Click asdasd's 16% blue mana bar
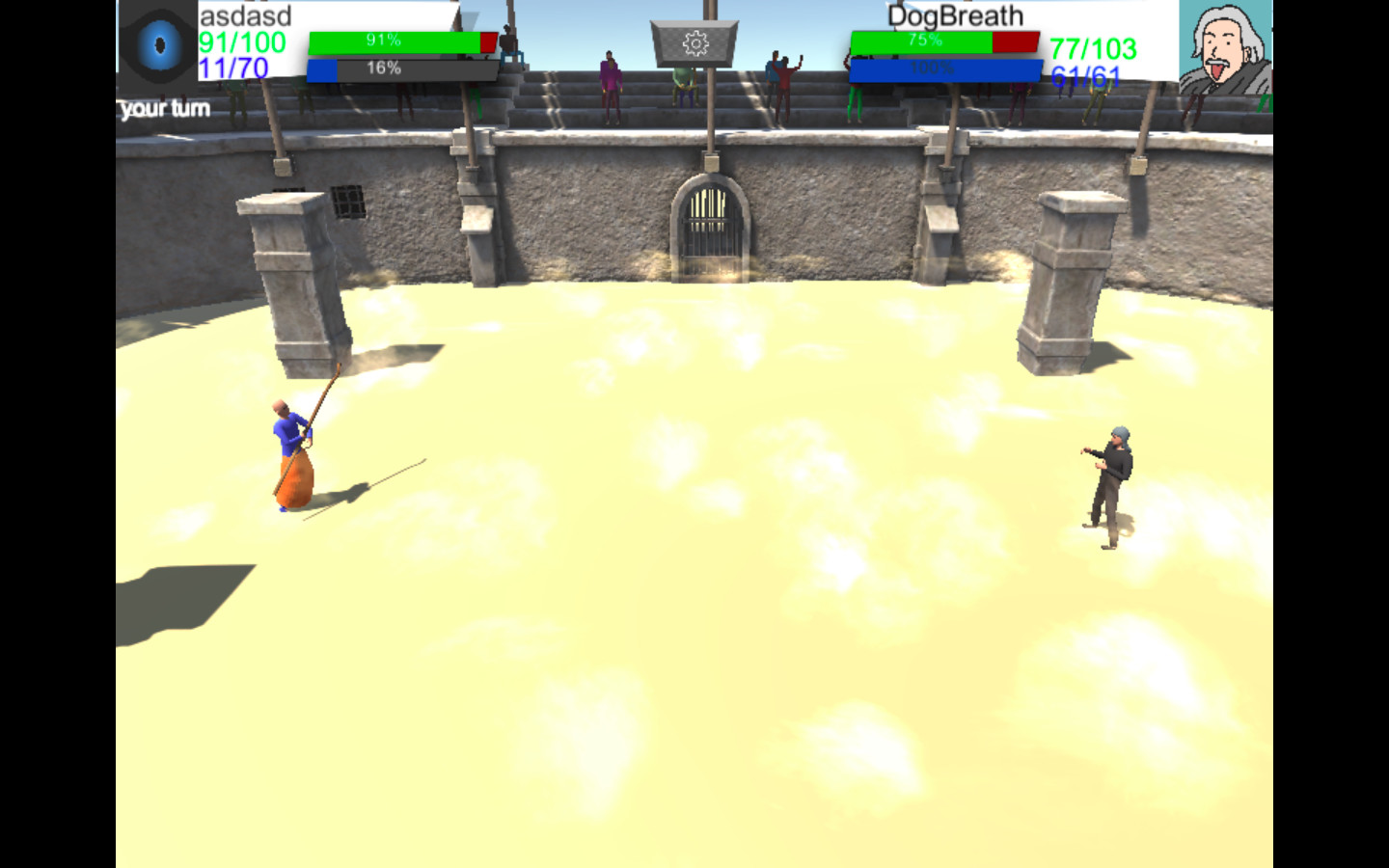The image size is (1389, 868). point(402,68)
